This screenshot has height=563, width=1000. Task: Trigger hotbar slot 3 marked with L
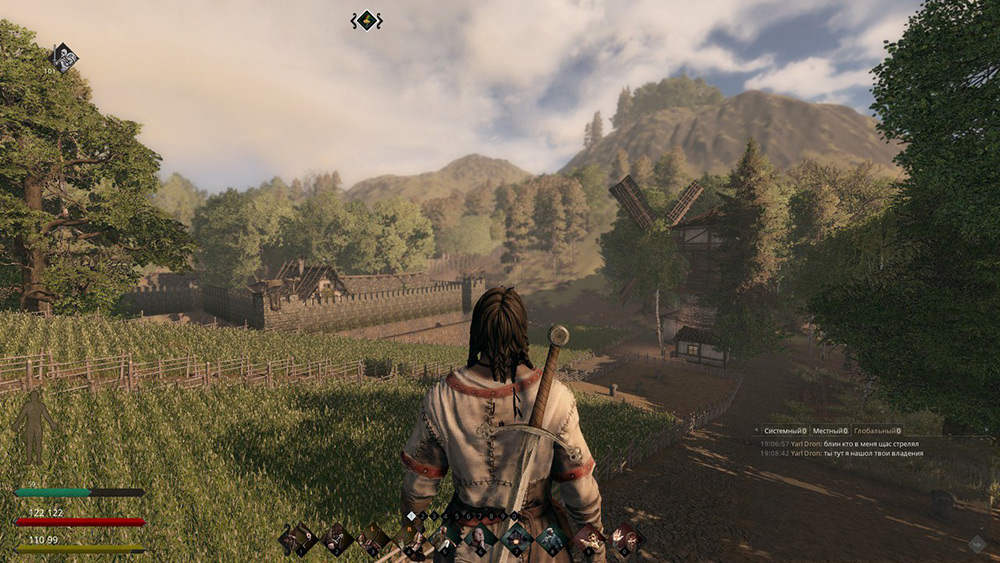(375, 539)
